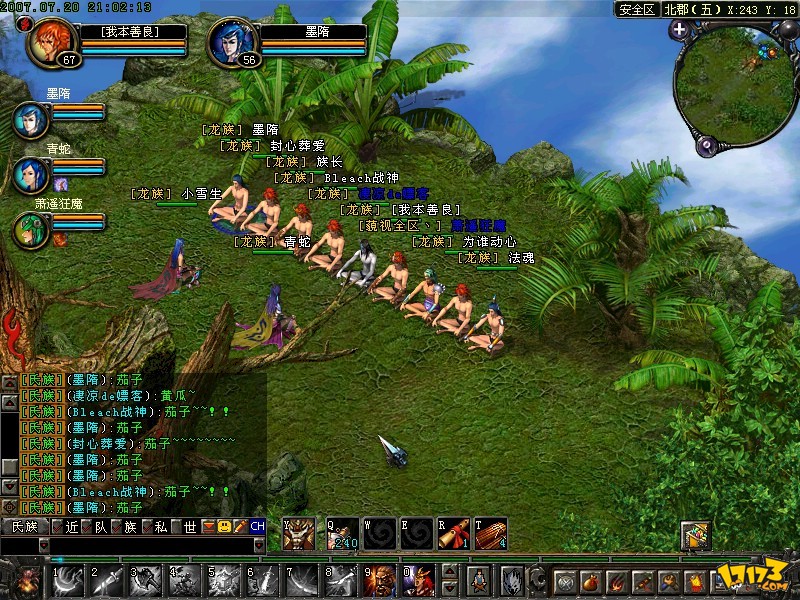Open the treasure chest shop icon

[696, 536]
